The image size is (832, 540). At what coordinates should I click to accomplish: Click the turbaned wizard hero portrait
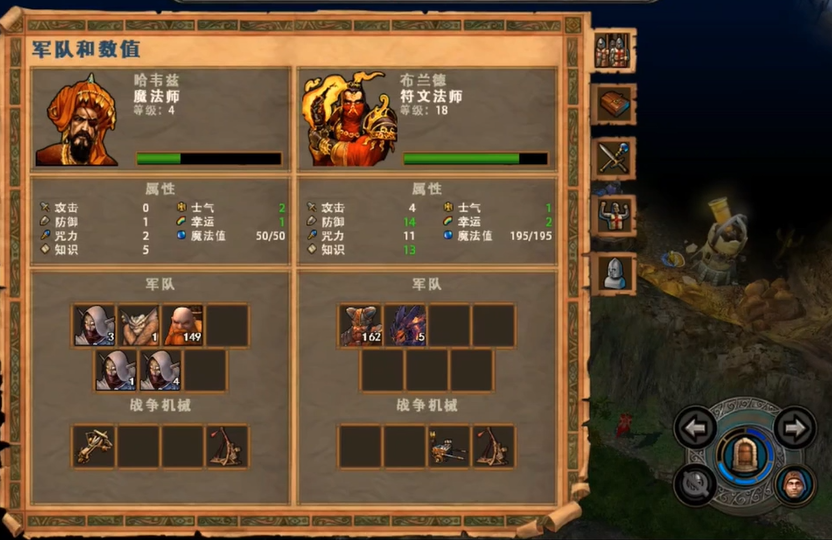[76, 118]
